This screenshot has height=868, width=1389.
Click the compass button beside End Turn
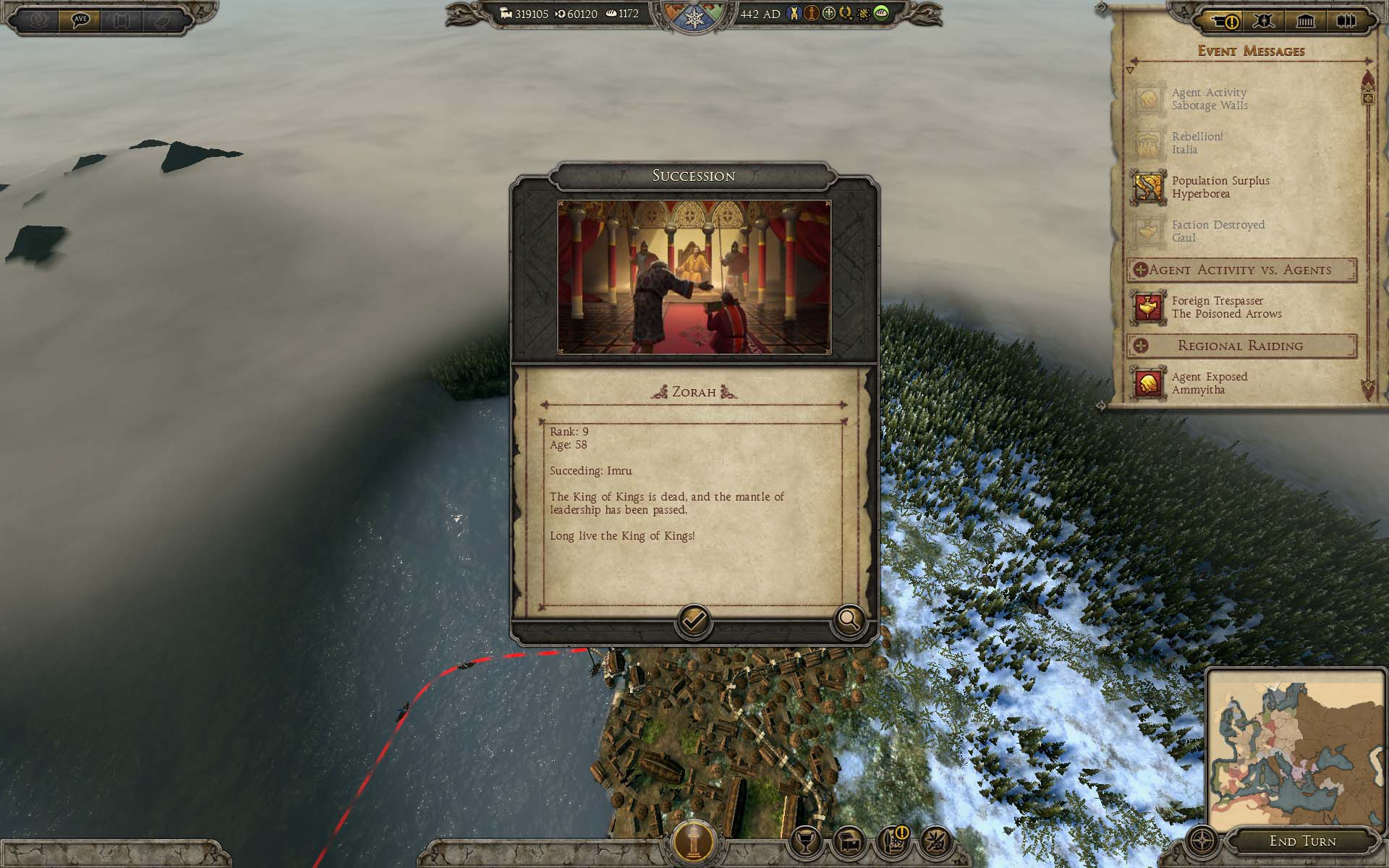[1203, 842]
